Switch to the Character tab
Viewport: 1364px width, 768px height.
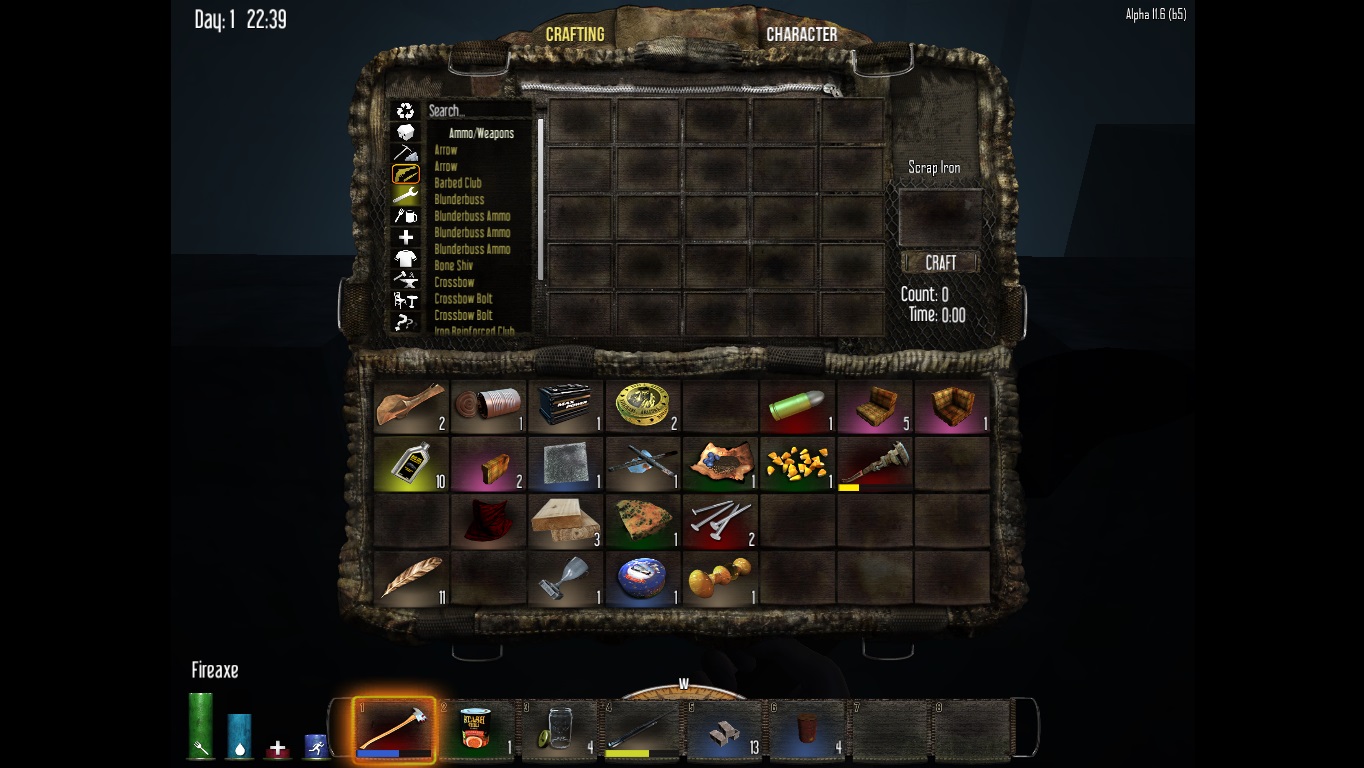pos(801,34)
